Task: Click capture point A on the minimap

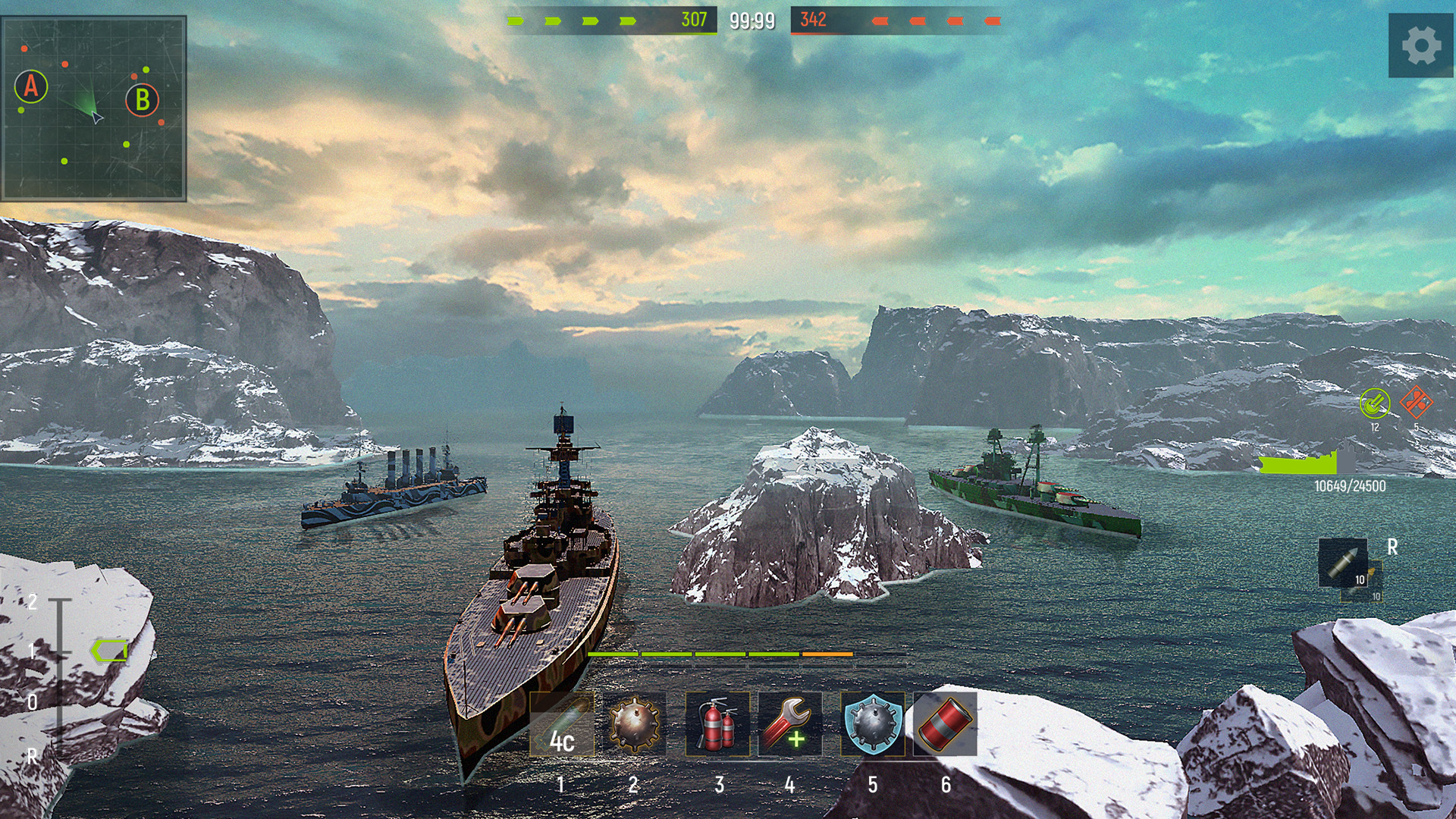Action: click(32, 89)
